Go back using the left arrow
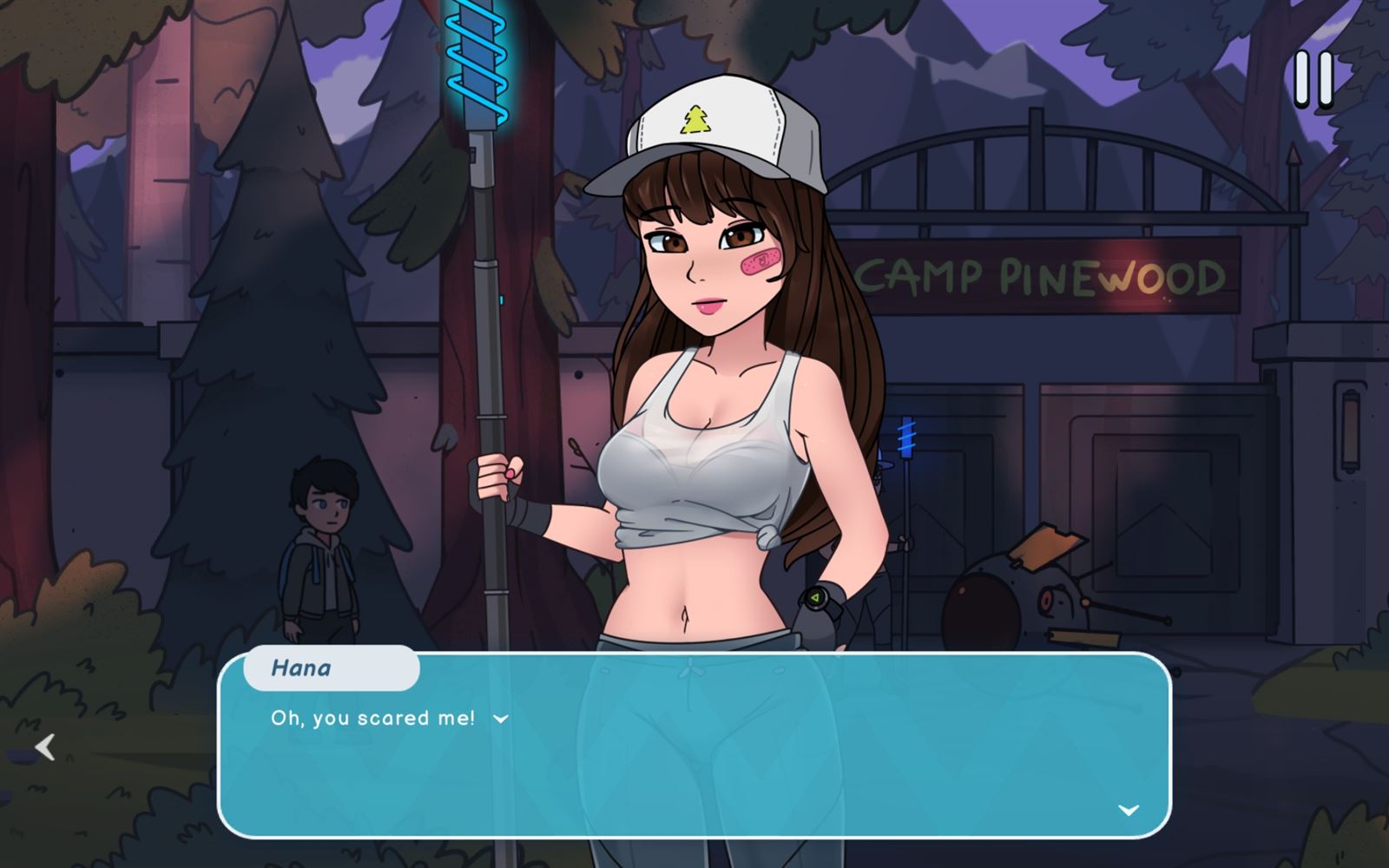Screen dimensions: 1389x868 [45, 746]
